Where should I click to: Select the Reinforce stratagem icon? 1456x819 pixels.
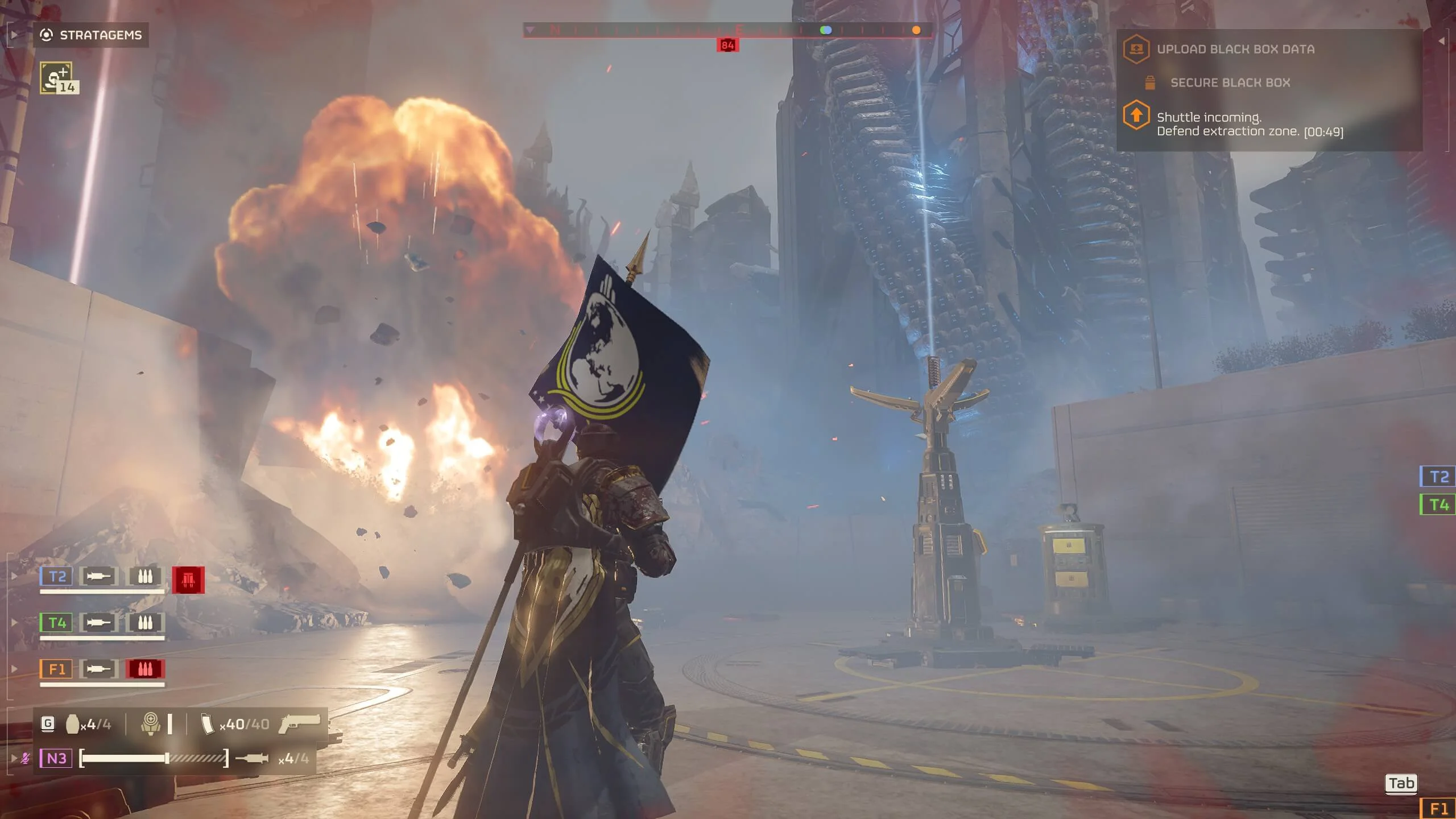click(56, 78)
